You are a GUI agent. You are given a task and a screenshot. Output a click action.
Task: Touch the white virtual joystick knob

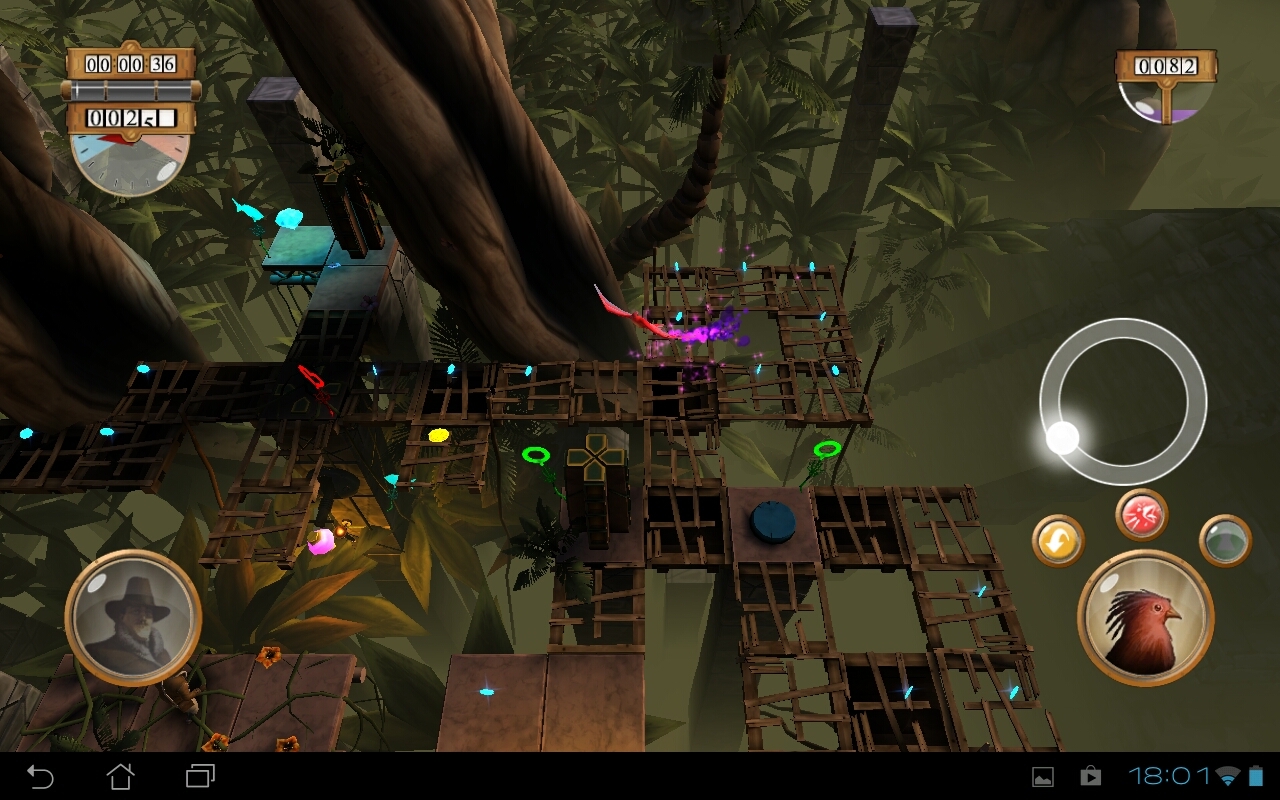click(1062, 437)
